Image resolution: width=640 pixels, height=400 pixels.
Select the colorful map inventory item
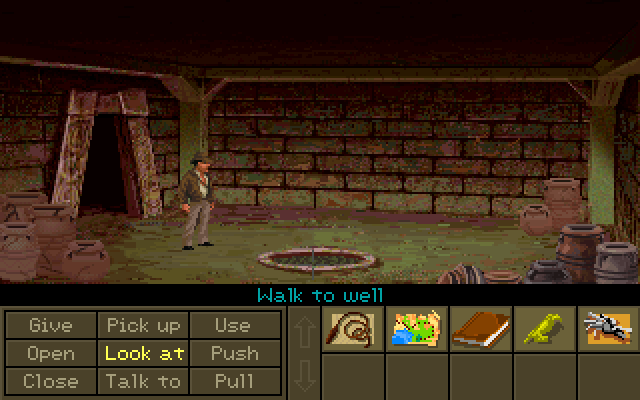[x=417, y=329]
